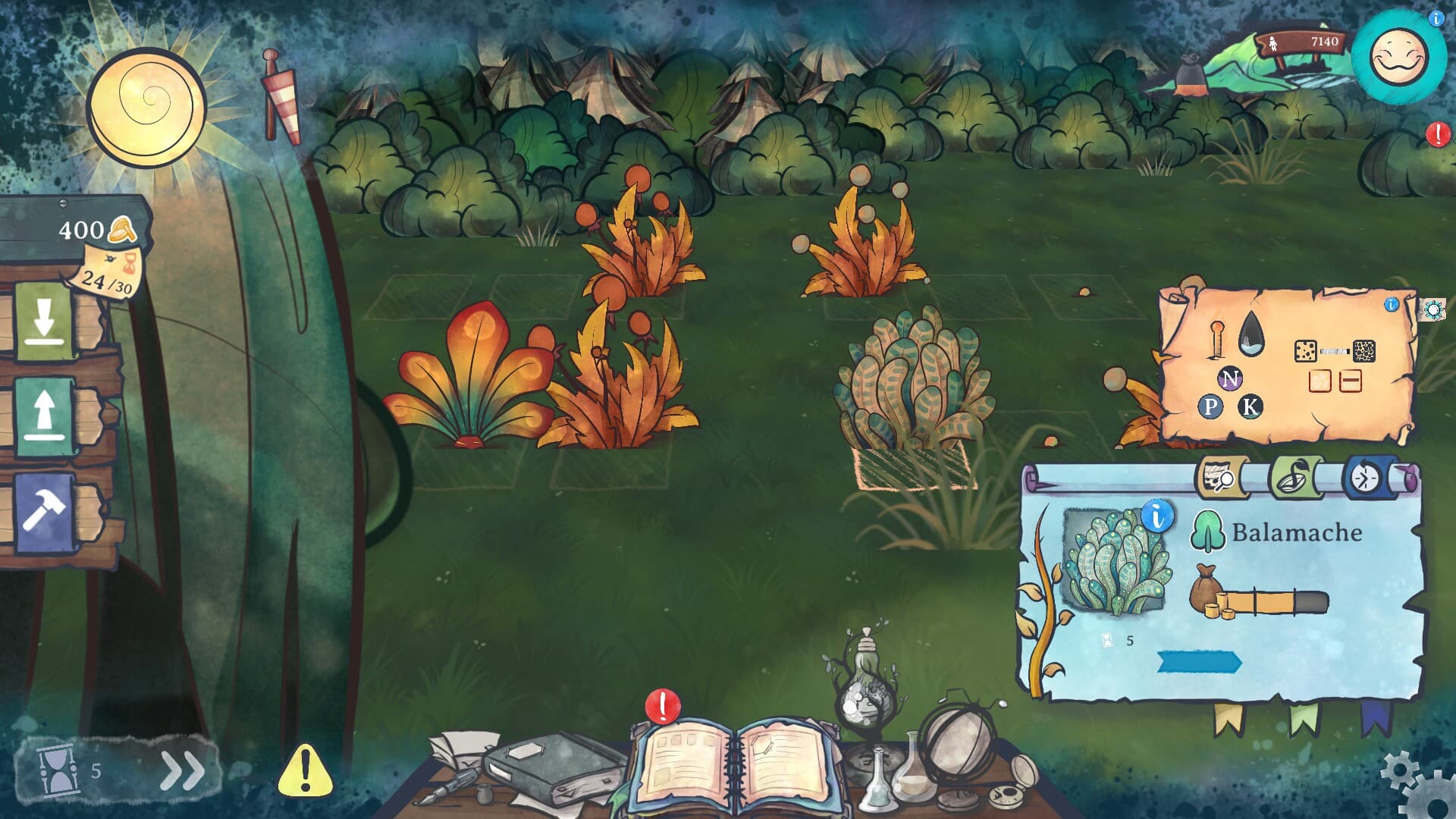Select the phosphorus P nutrient icon
The height and width of the screenshot is (819, 1456).
(1210, 407)
